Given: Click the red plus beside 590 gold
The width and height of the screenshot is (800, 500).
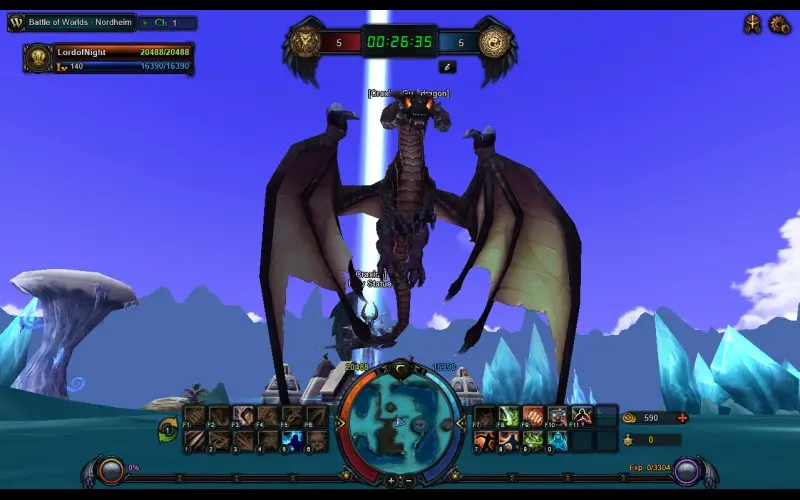Looking at the screenshot, I should (683, 418).
